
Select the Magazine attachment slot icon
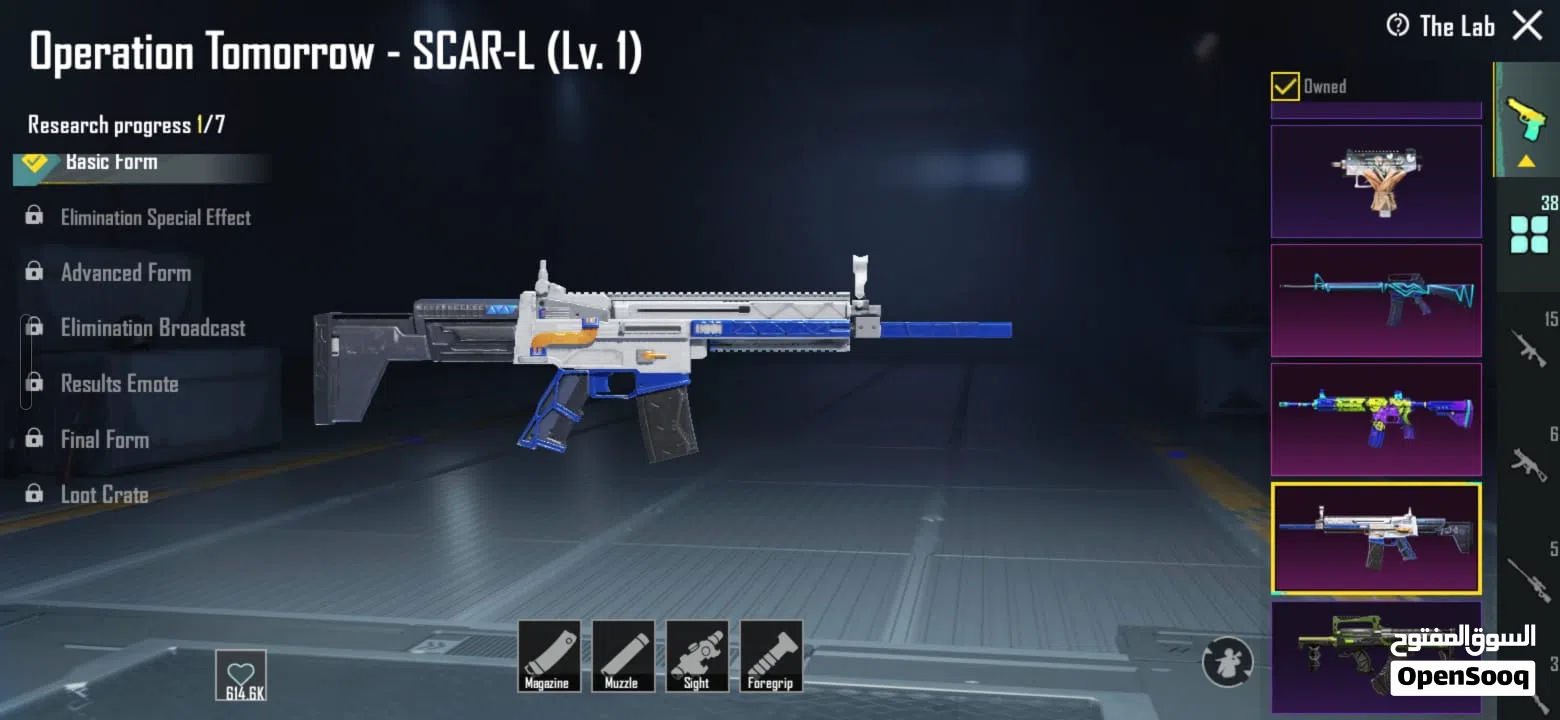point(548,655)
